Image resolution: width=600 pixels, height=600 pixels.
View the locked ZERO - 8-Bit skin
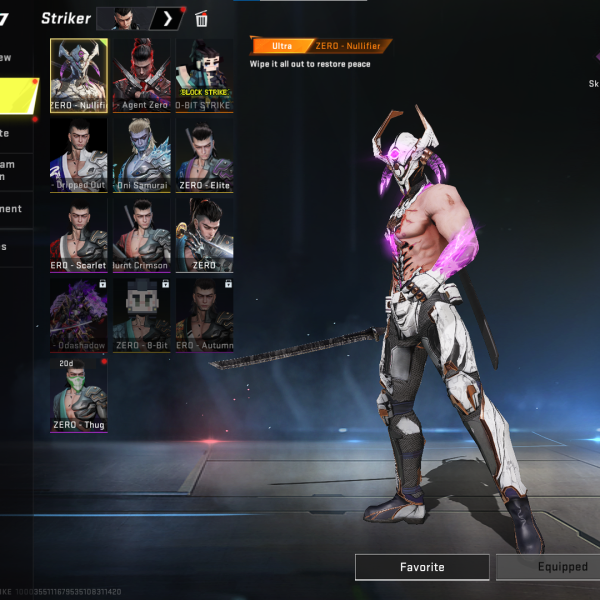pyautogui.click(x=142, y=314)
